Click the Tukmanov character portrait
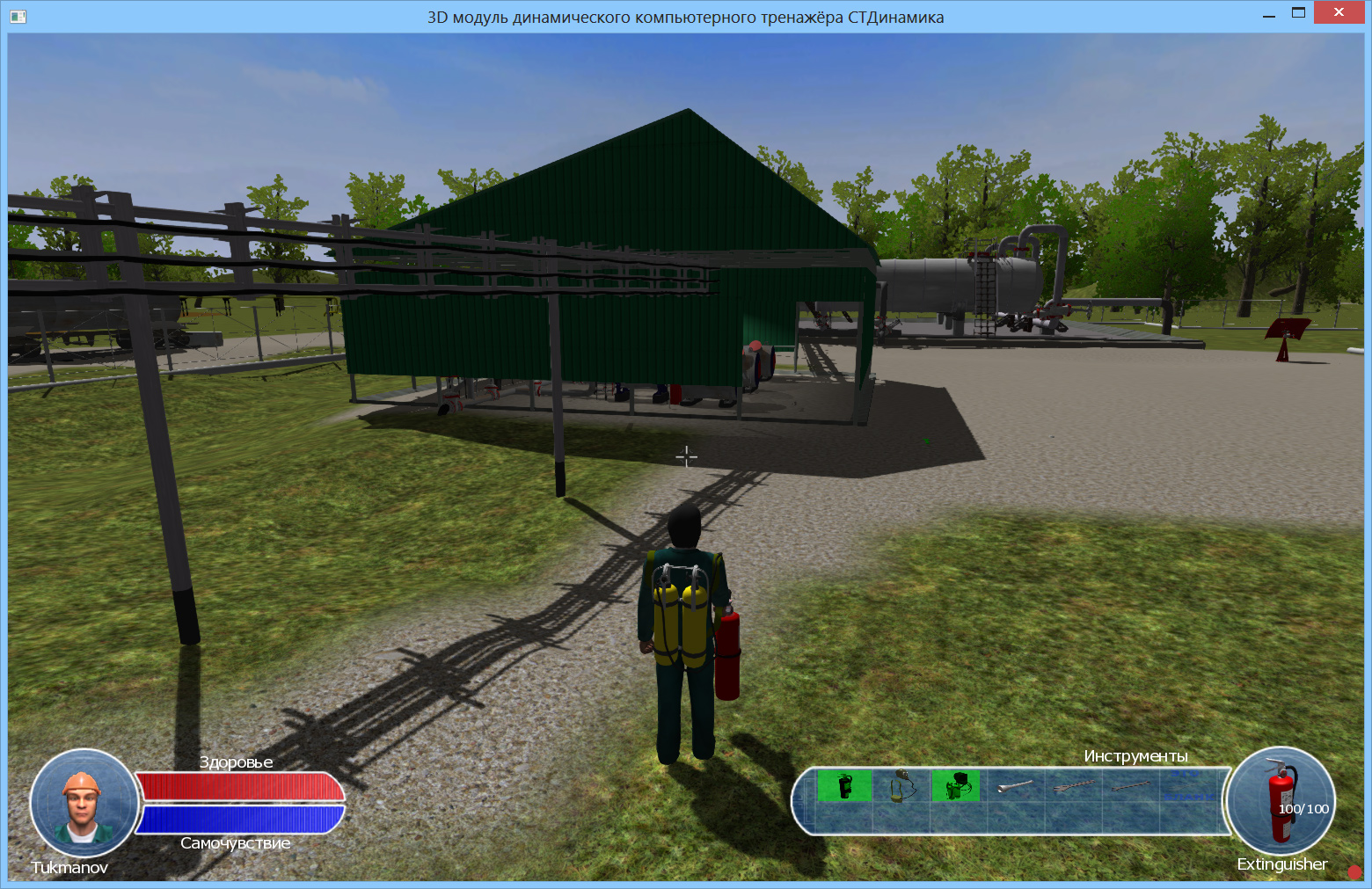Viewport: 1372px width, 889px height. (83, 803)
